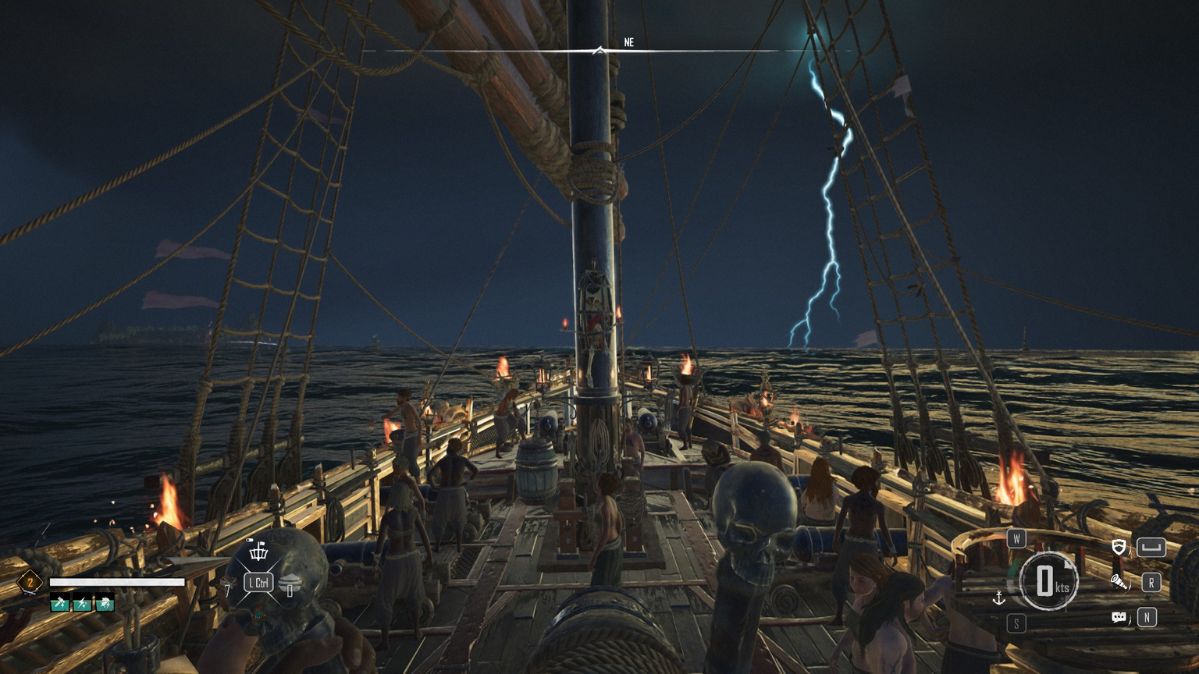Open the chat speech bubble icon
This screenshot has width=1199, height=674.
point(1119,617)
